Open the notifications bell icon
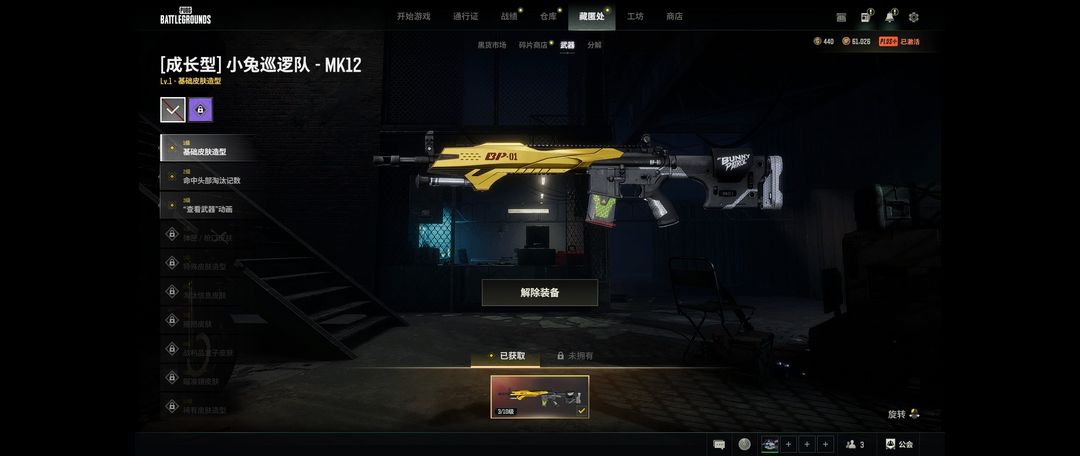 [x=889, y=17]
